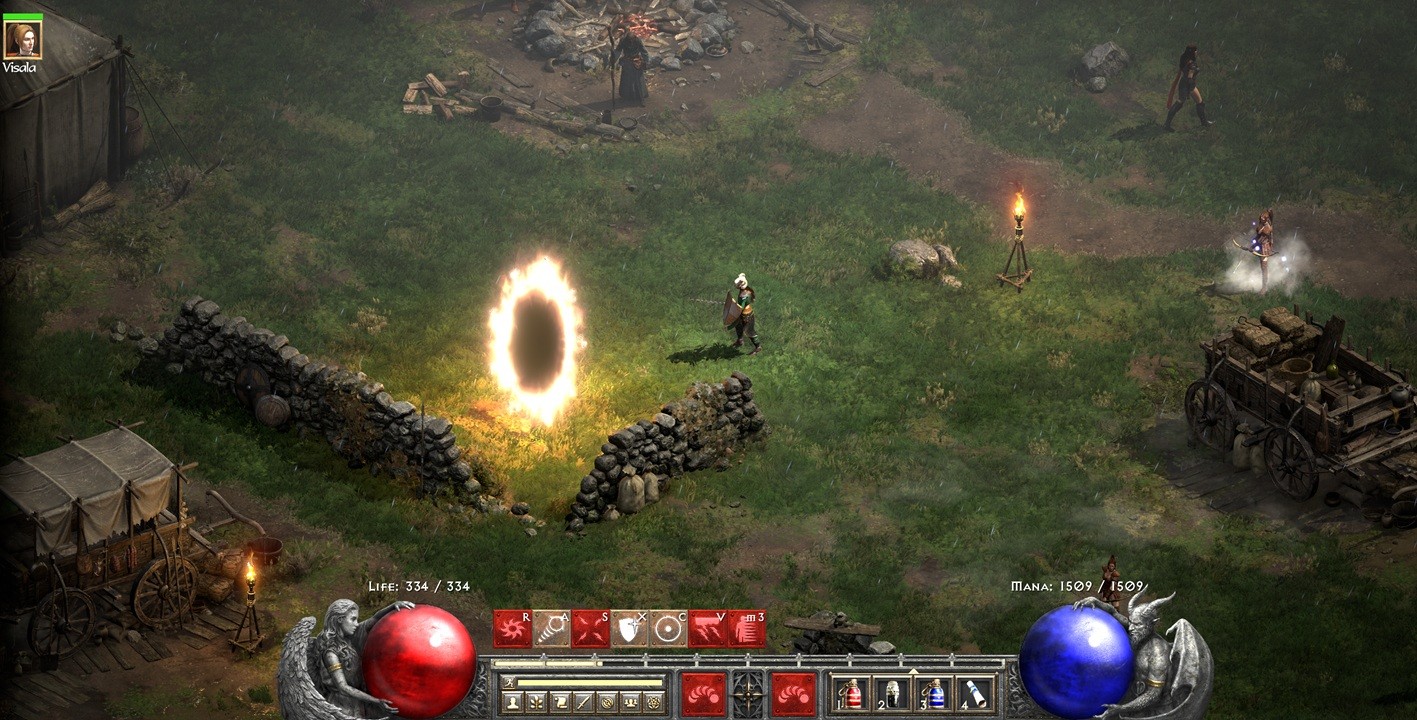This screenshot has width=1417, height=720.
Task: Activate the aura skill bound to hotkey C
Action: (667, 627)
